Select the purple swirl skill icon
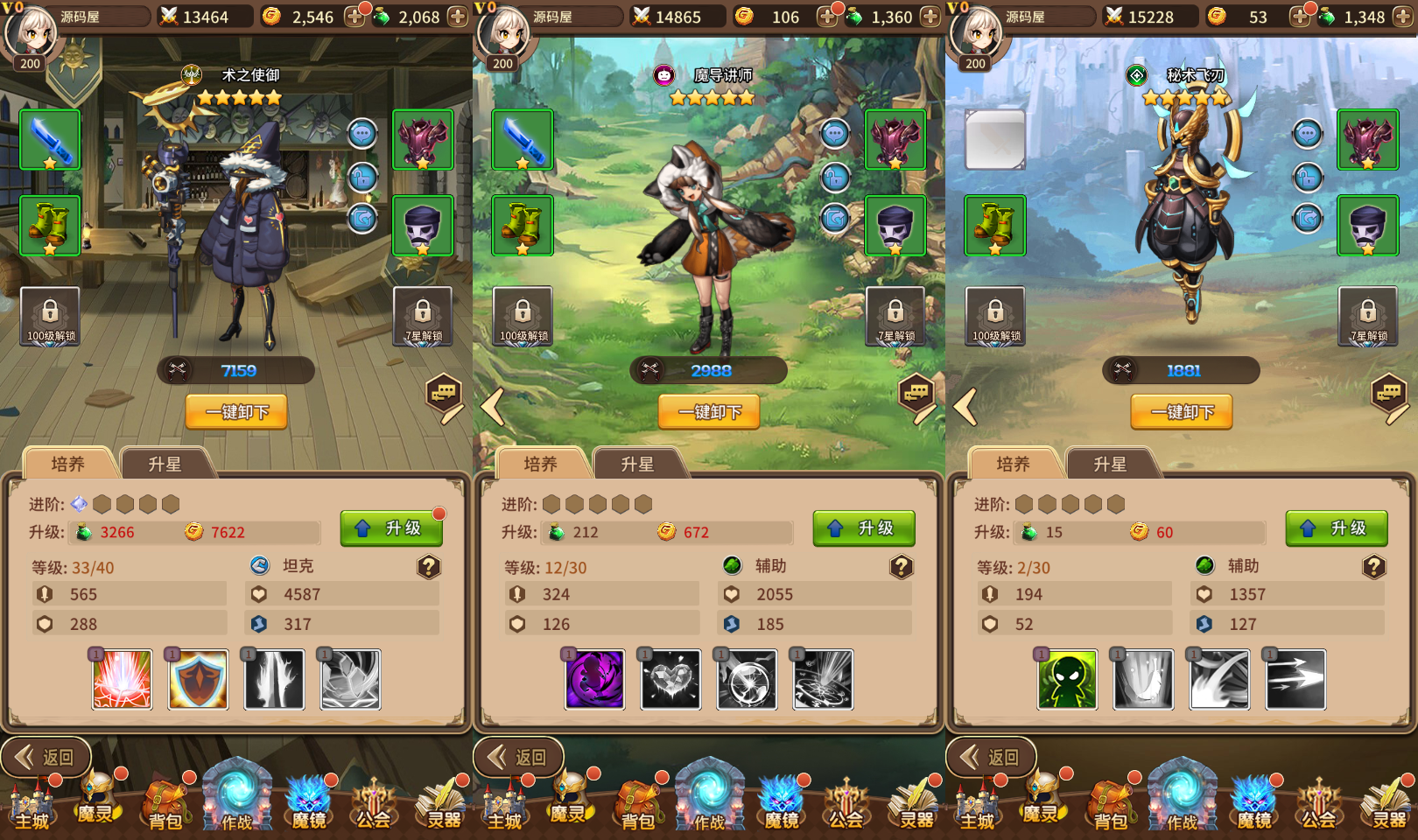This screenshot has width=1418, height=840. [x=594, y=679]
